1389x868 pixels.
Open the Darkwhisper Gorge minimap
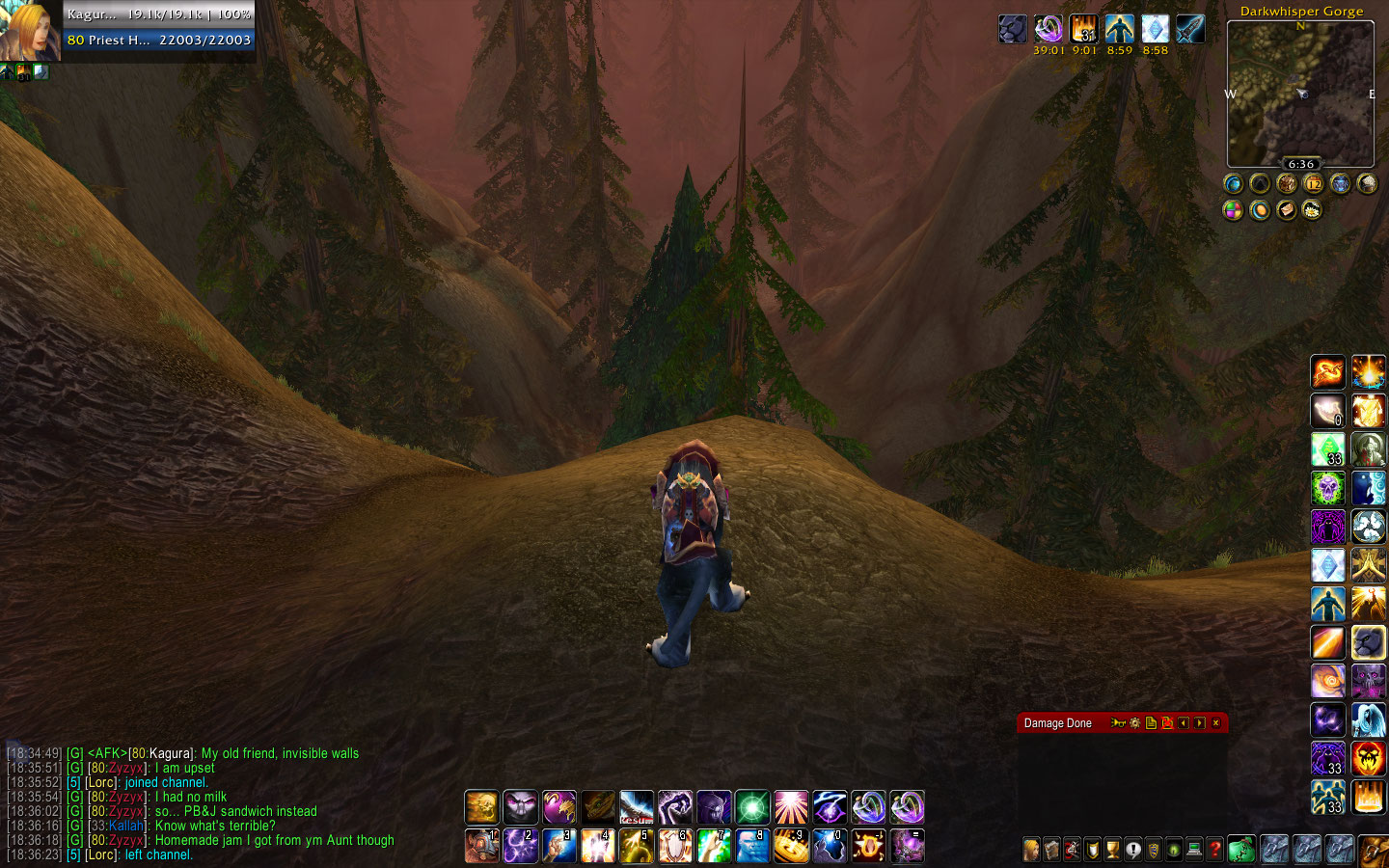click(x=1300, y=93)
